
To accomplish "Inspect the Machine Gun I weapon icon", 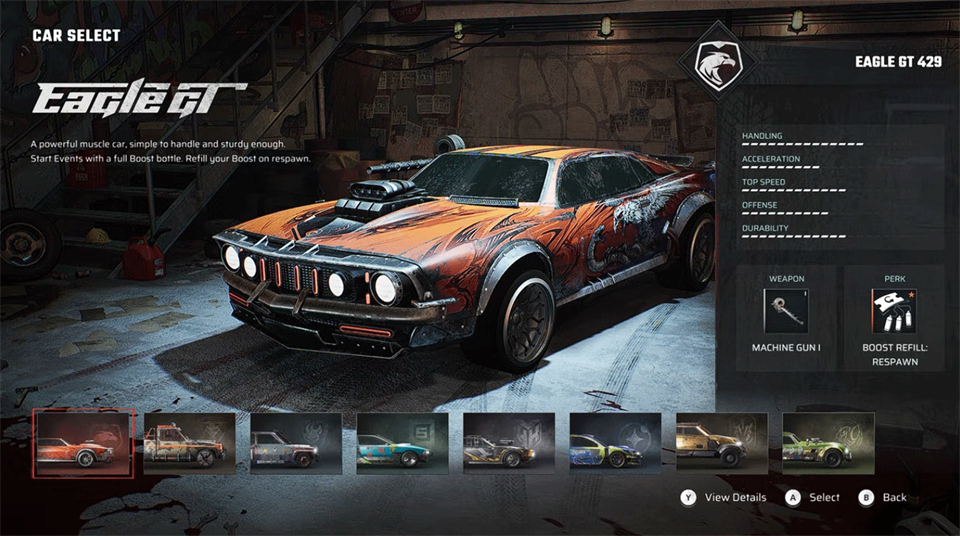I will click(786, 311).
